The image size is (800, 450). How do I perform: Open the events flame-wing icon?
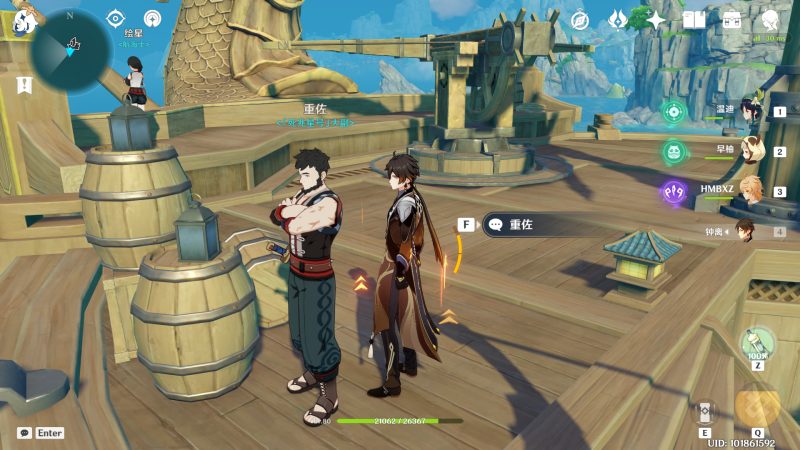[x=618, y=20]
